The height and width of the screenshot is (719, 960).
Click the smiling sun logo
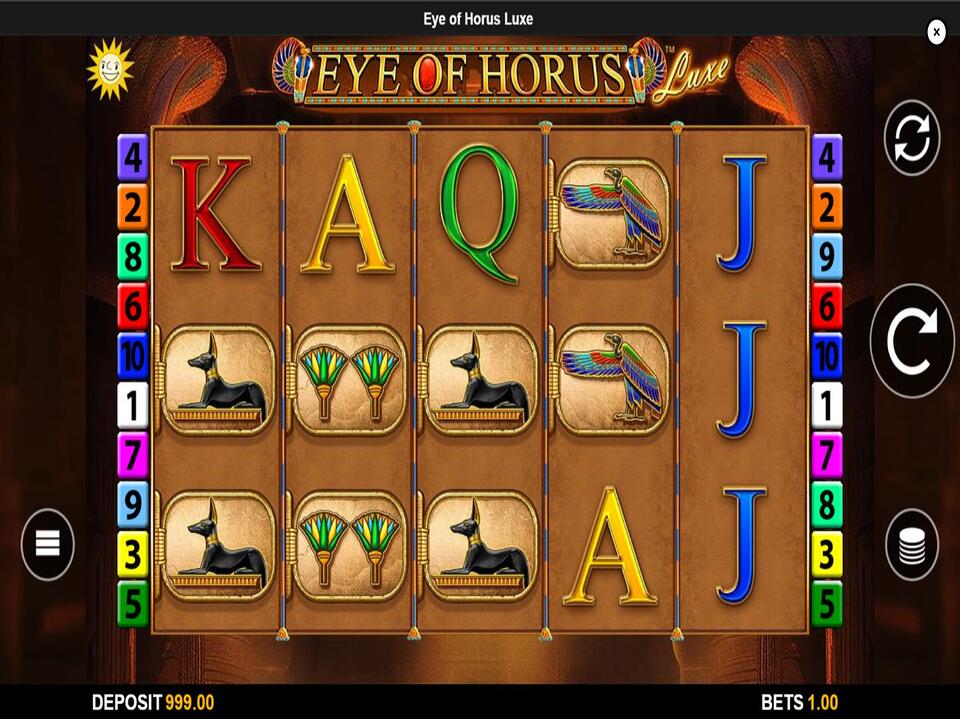coord(109,68)
